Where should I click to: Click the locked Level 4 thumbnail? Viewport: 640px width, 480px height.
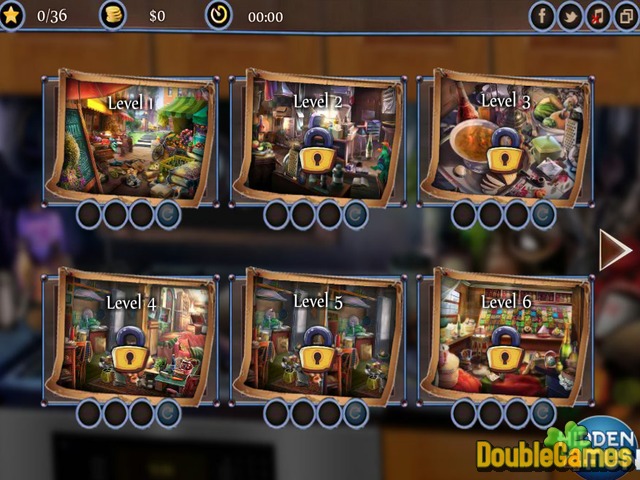coord(130,335)
